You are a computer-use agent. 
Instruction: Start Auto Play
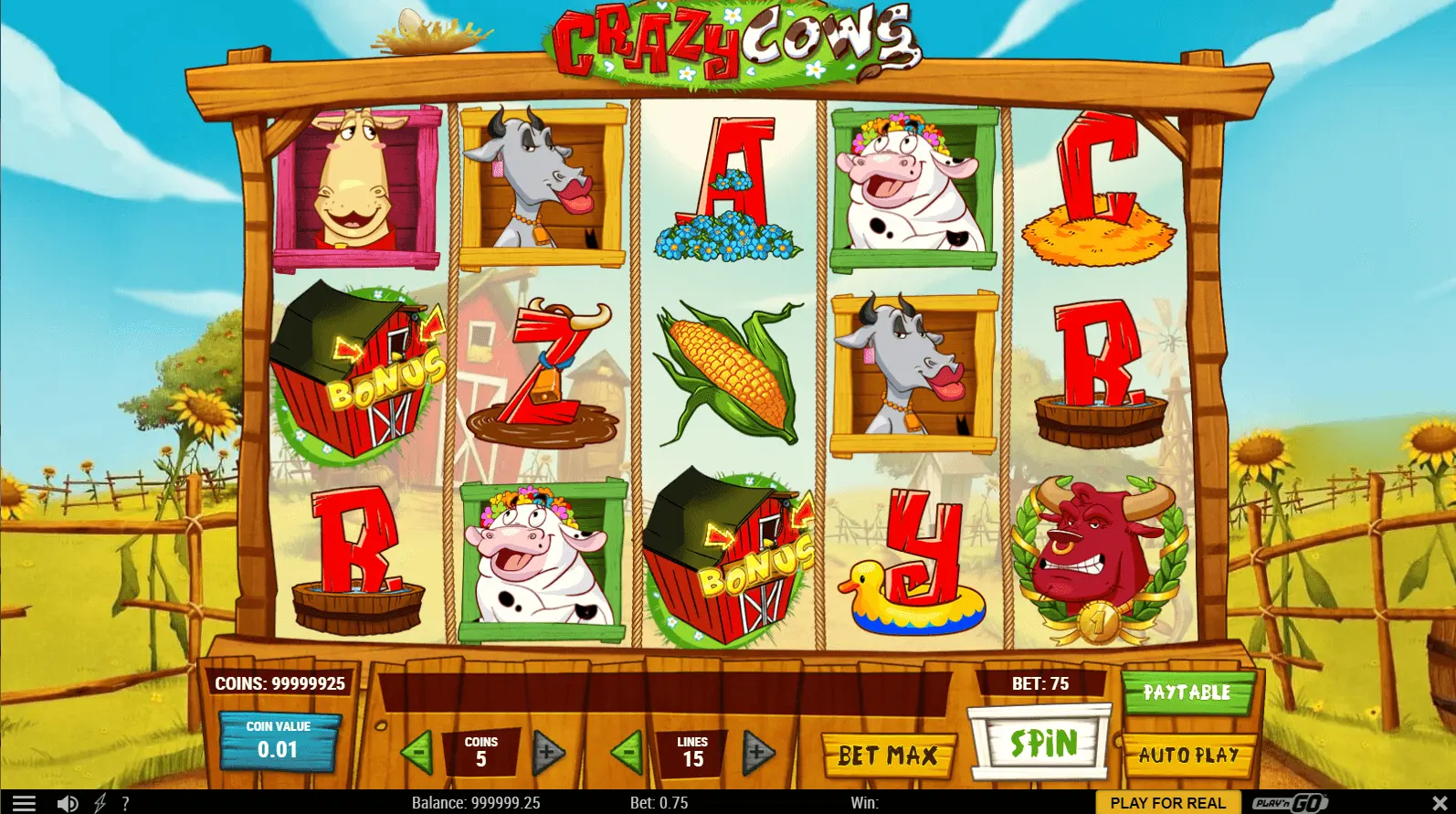(1187, 756)
